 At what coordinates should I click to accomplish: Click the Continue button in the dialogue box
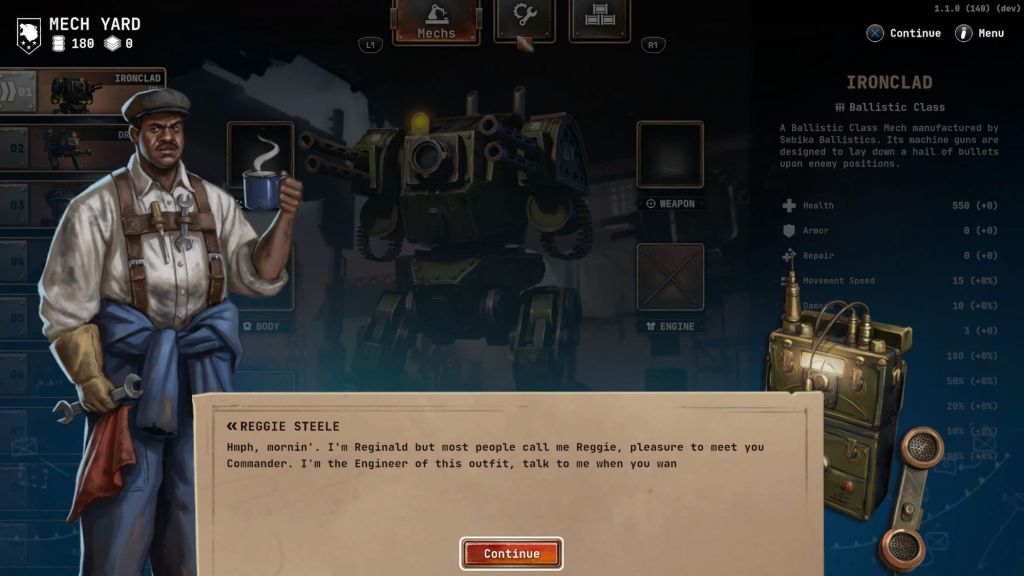(511, 553)
